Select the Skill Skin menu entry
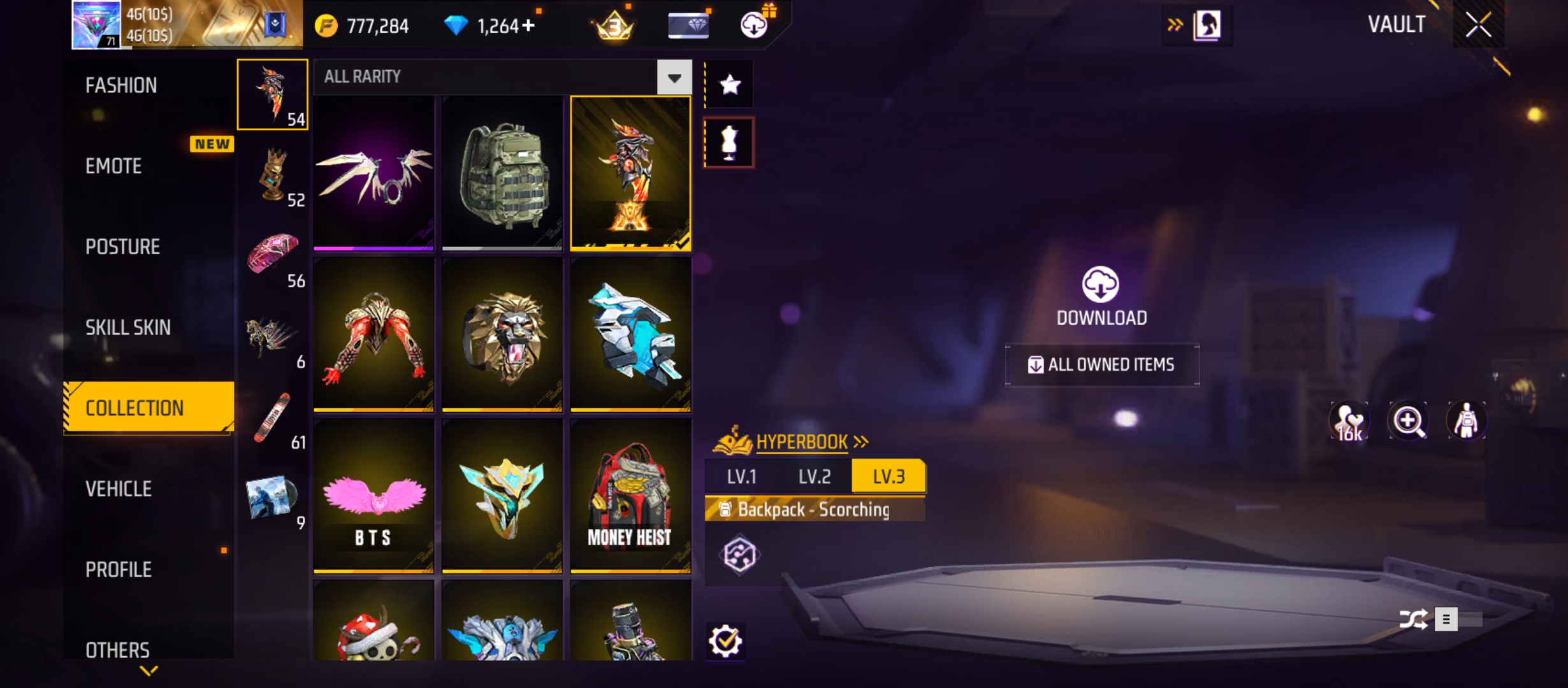This screenshot has width=1568, height=688. click(128, 327)
